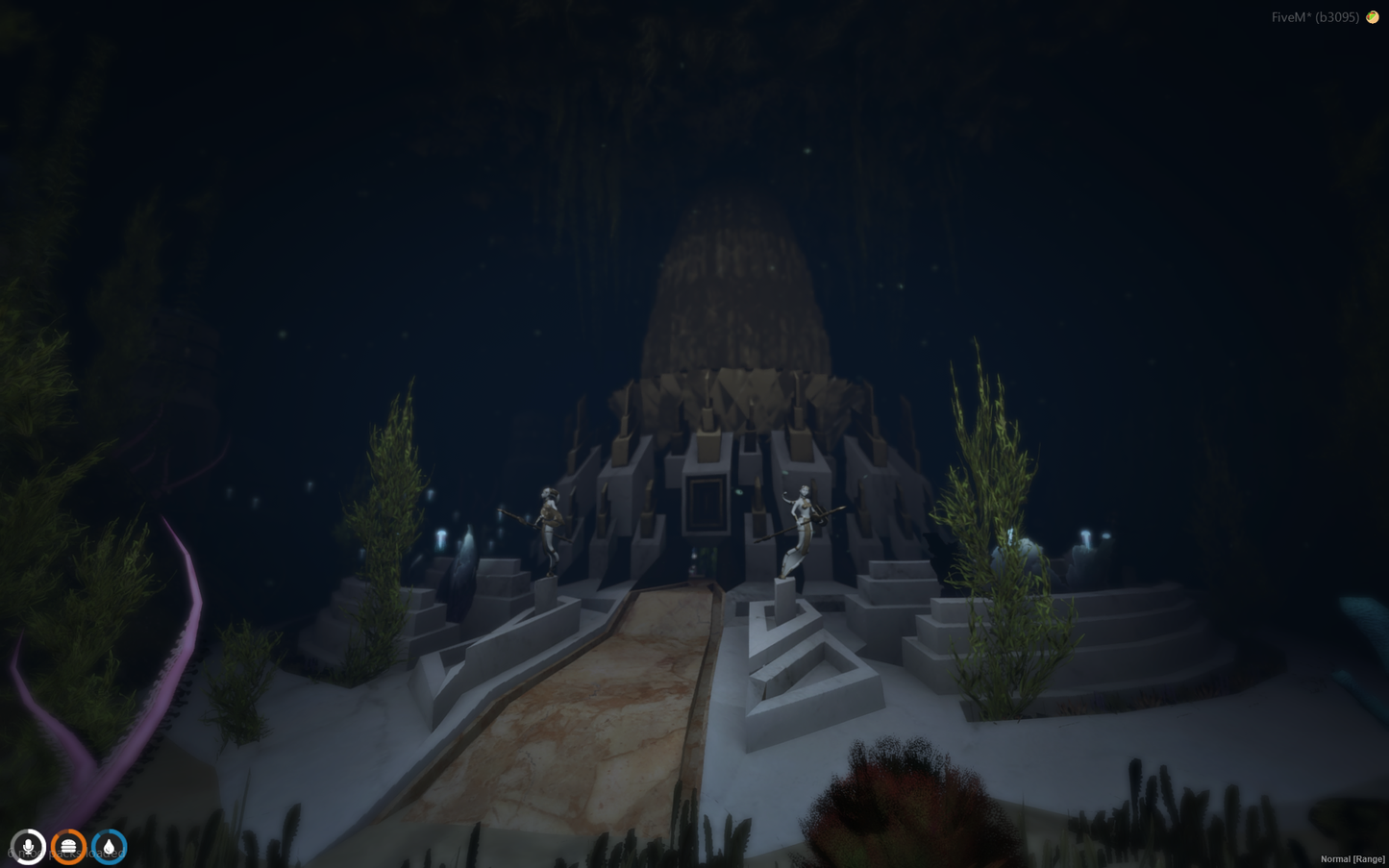This screenshot has width=1389, height=868.
Task: Click the microphone voice status icon
Action: (29, 847)
